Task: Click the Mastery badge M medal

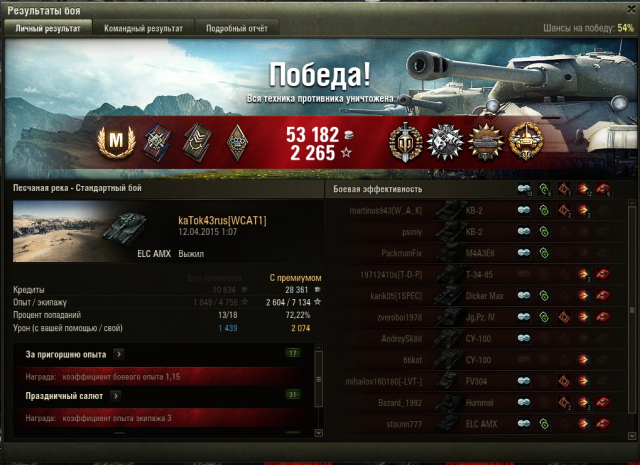Action: coord(120,141)
